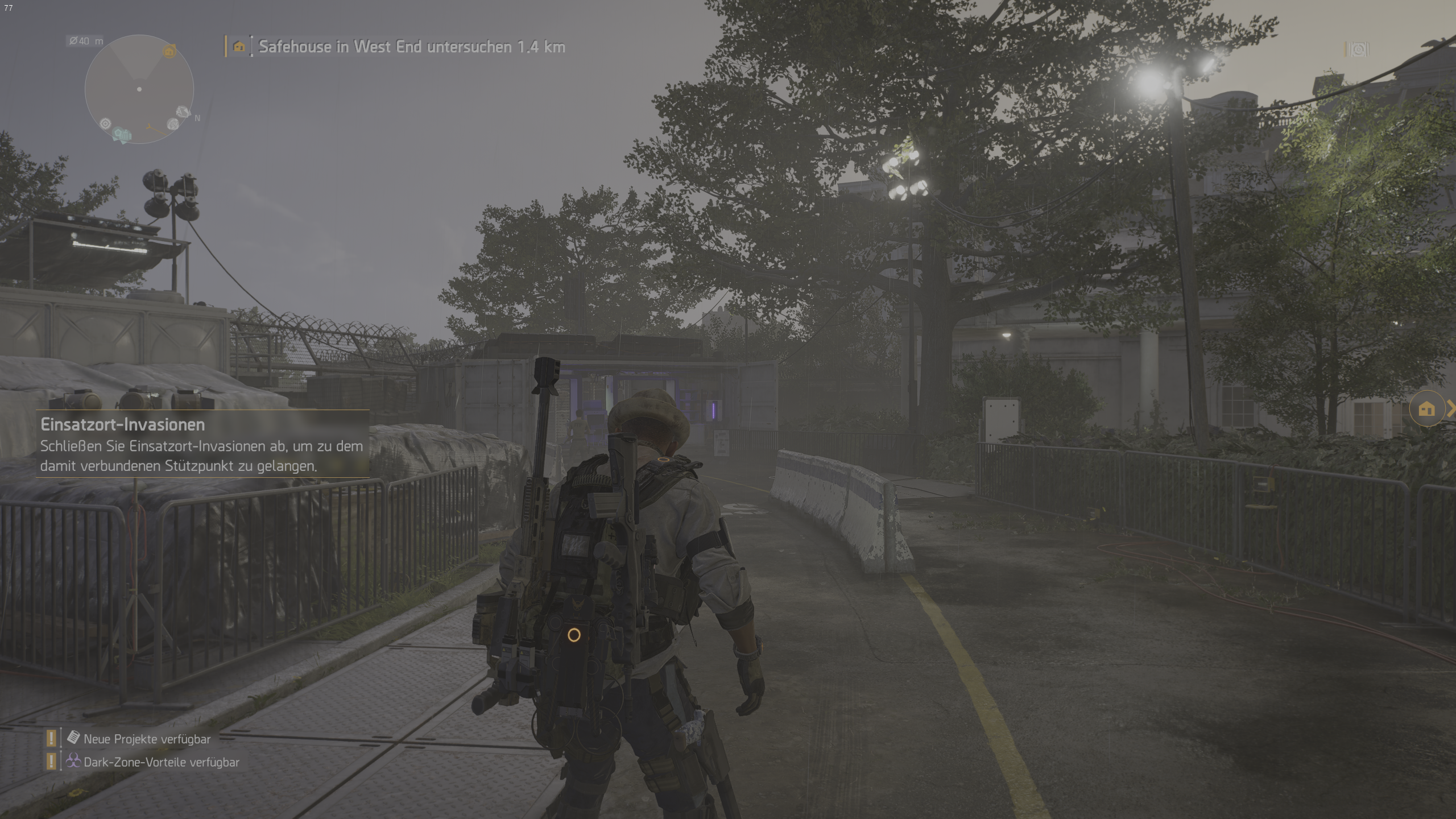1456x819 pixels.
Task: Select the control point target icon on the minimap
Action: pyautogui.click(x=106, y=123)
